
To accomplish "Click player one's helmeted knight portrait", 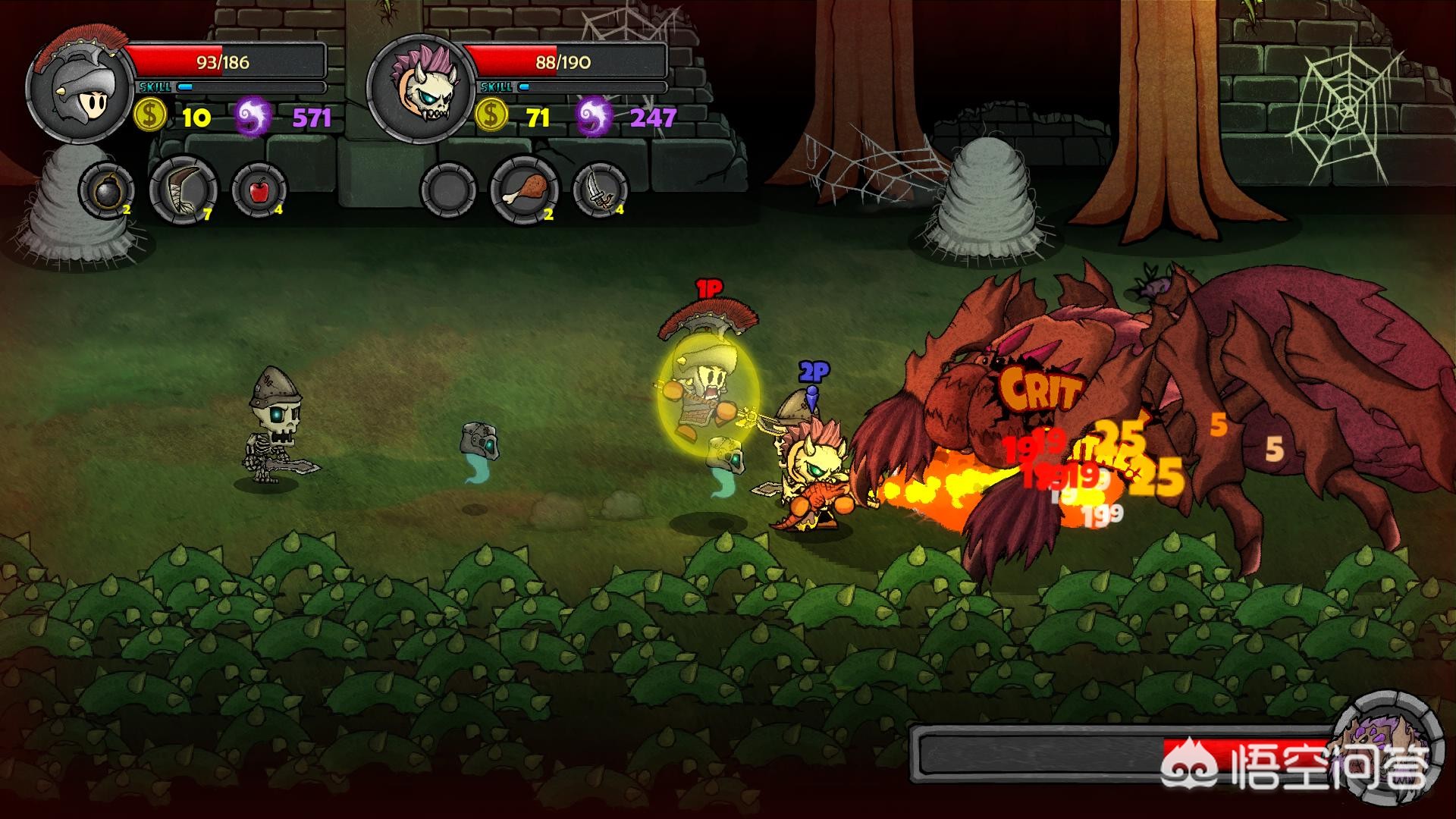I will (x=80, y=89).
